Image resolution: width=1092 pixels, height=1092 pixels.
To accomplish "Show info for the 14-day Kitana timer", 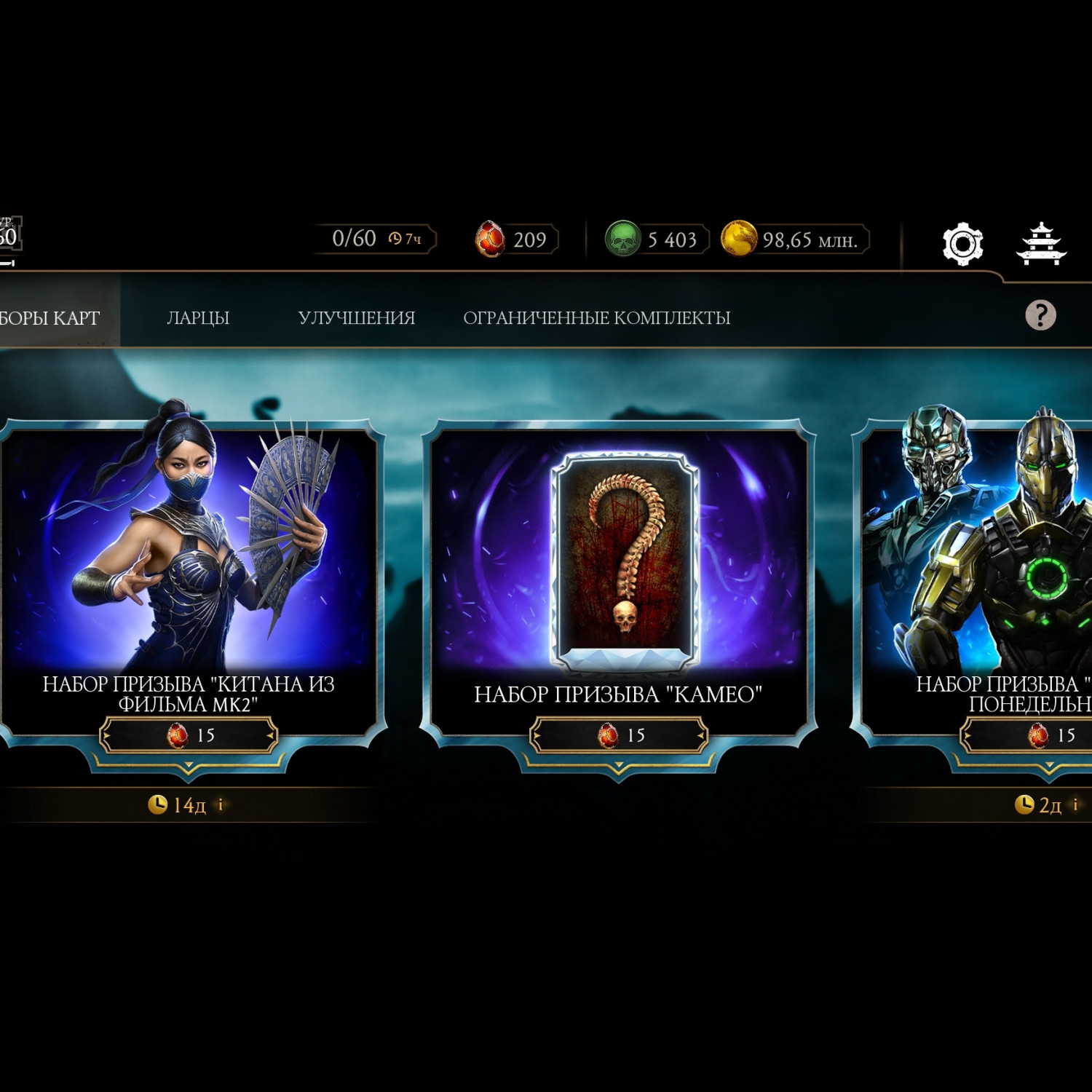I will tap(221, 804).
